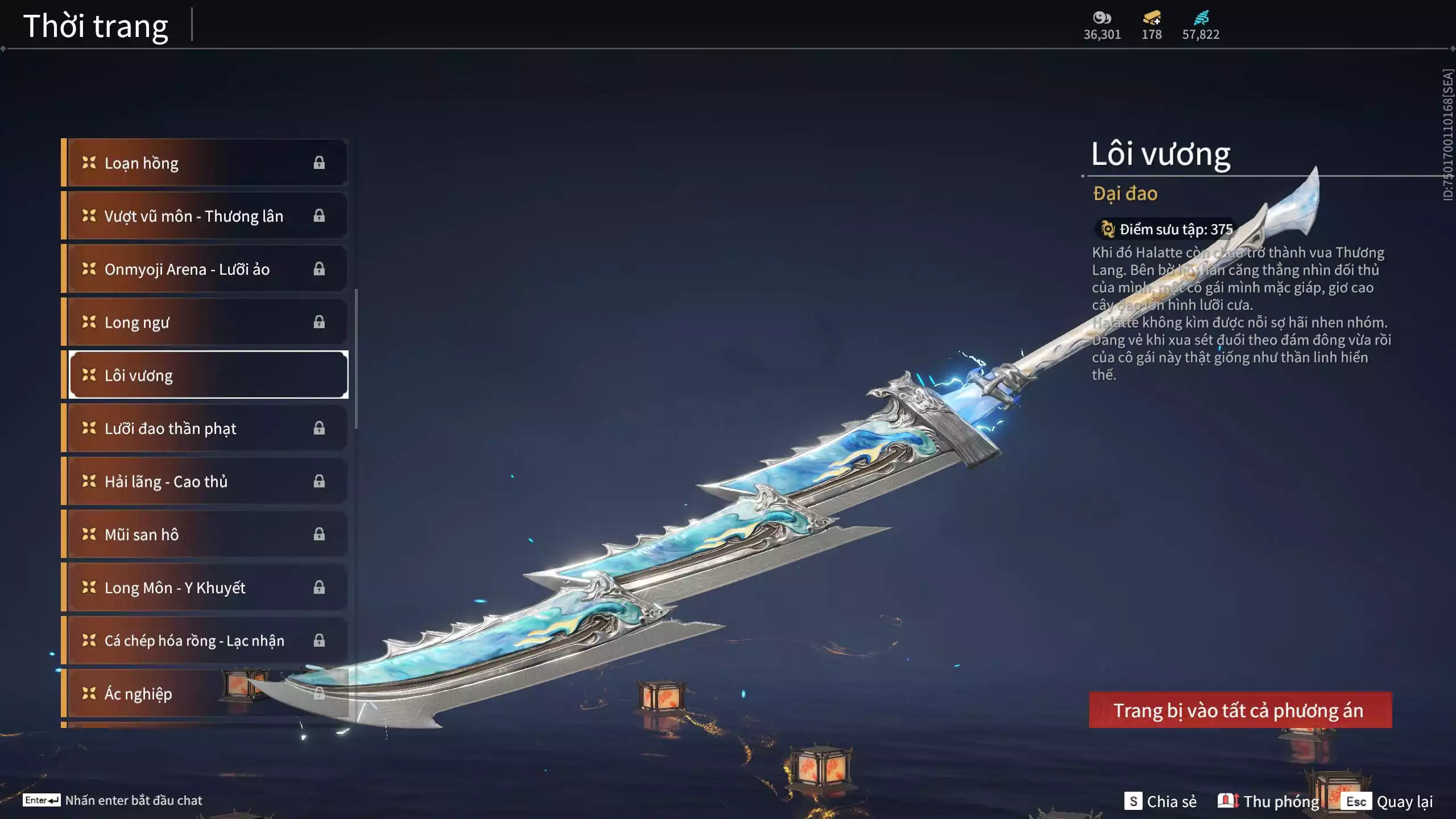Go back with Quay lại
Screen dimensions: 1456x819
(x=1388, y=801)
